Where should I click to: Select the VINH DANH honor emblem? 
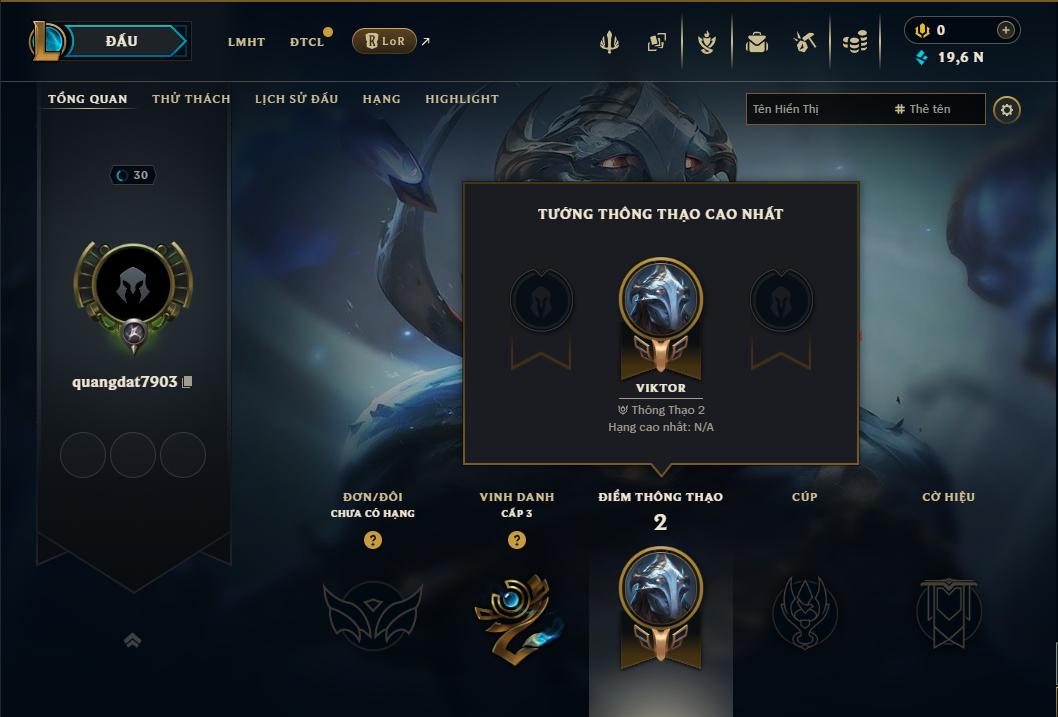517,614
